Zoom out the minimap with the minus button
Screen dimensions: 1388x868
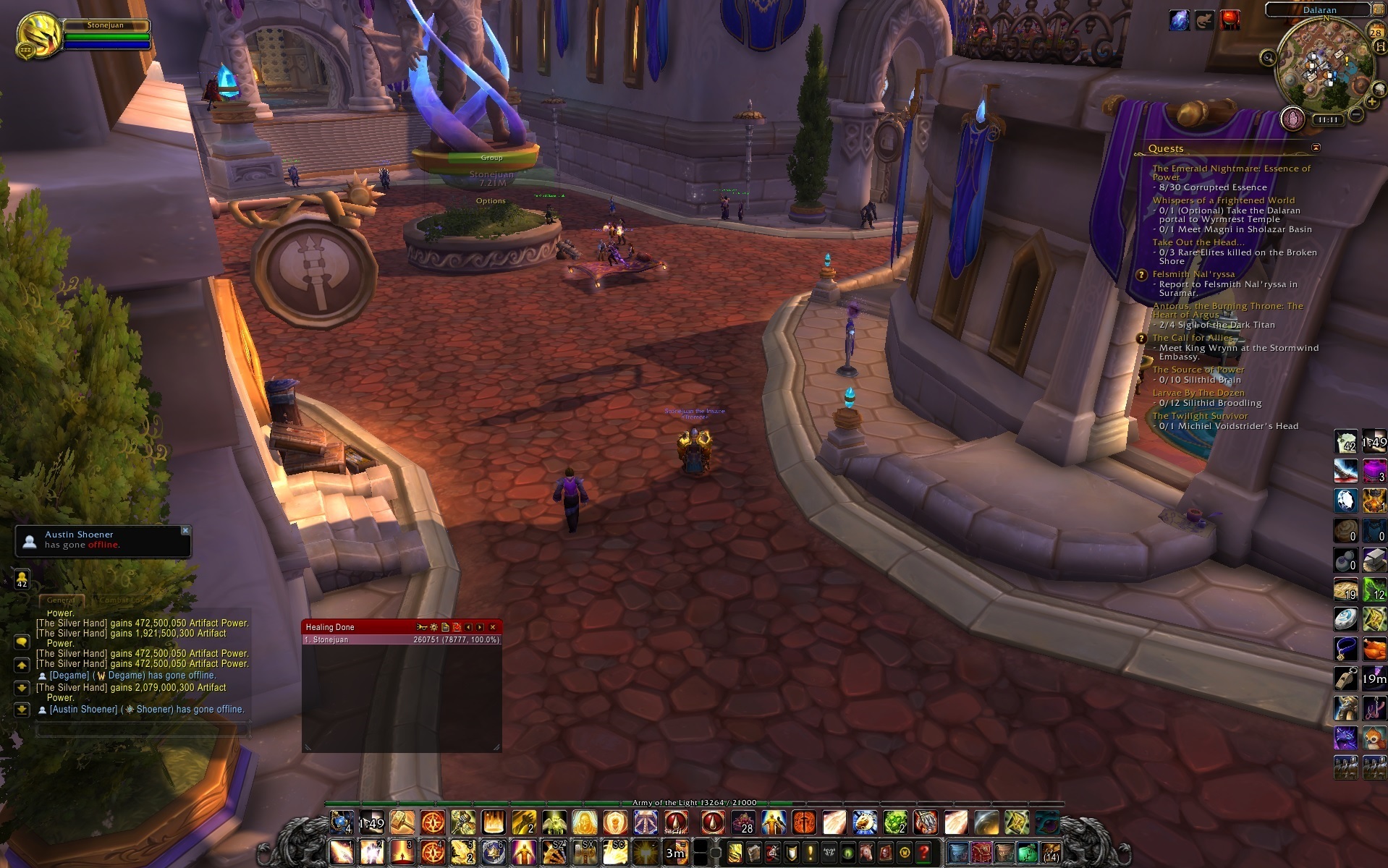1357,114
